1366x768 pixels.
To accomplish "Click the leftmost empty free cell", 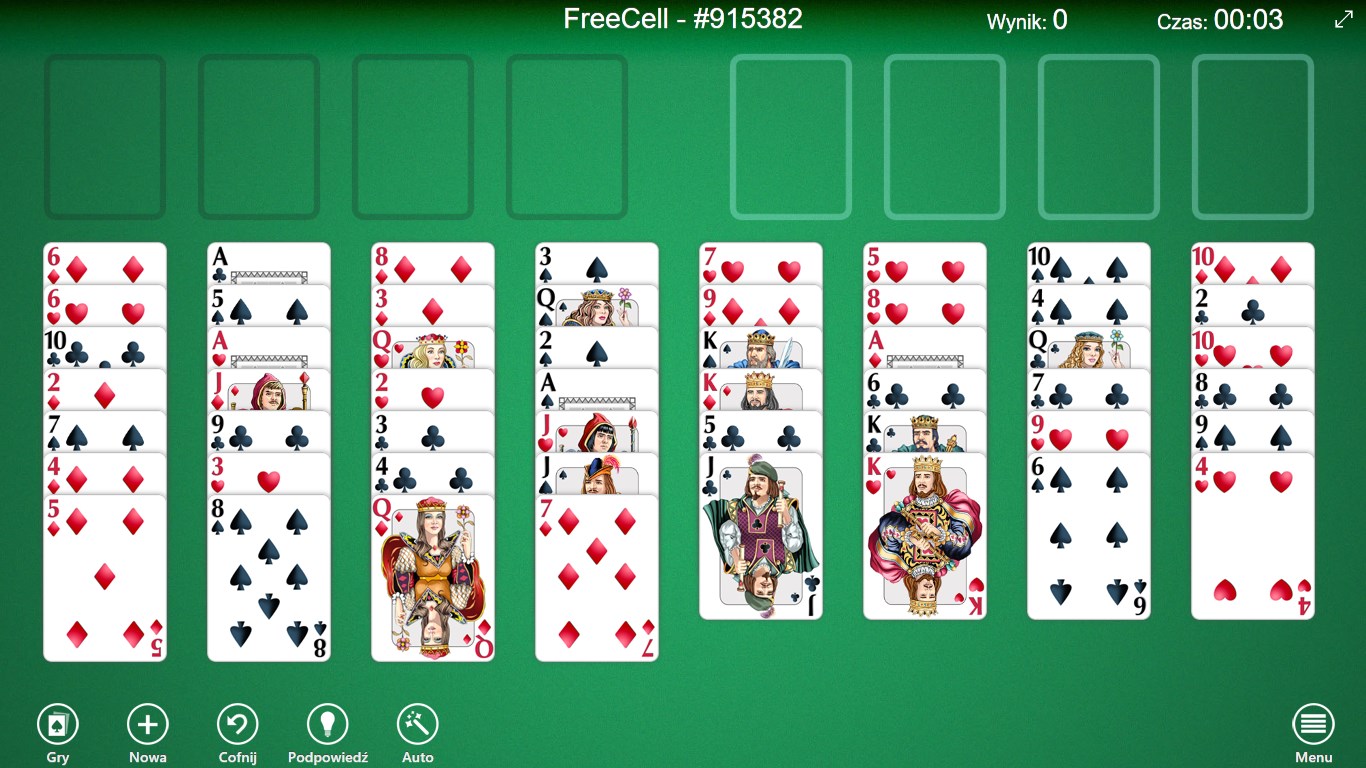I will [104, 136].
